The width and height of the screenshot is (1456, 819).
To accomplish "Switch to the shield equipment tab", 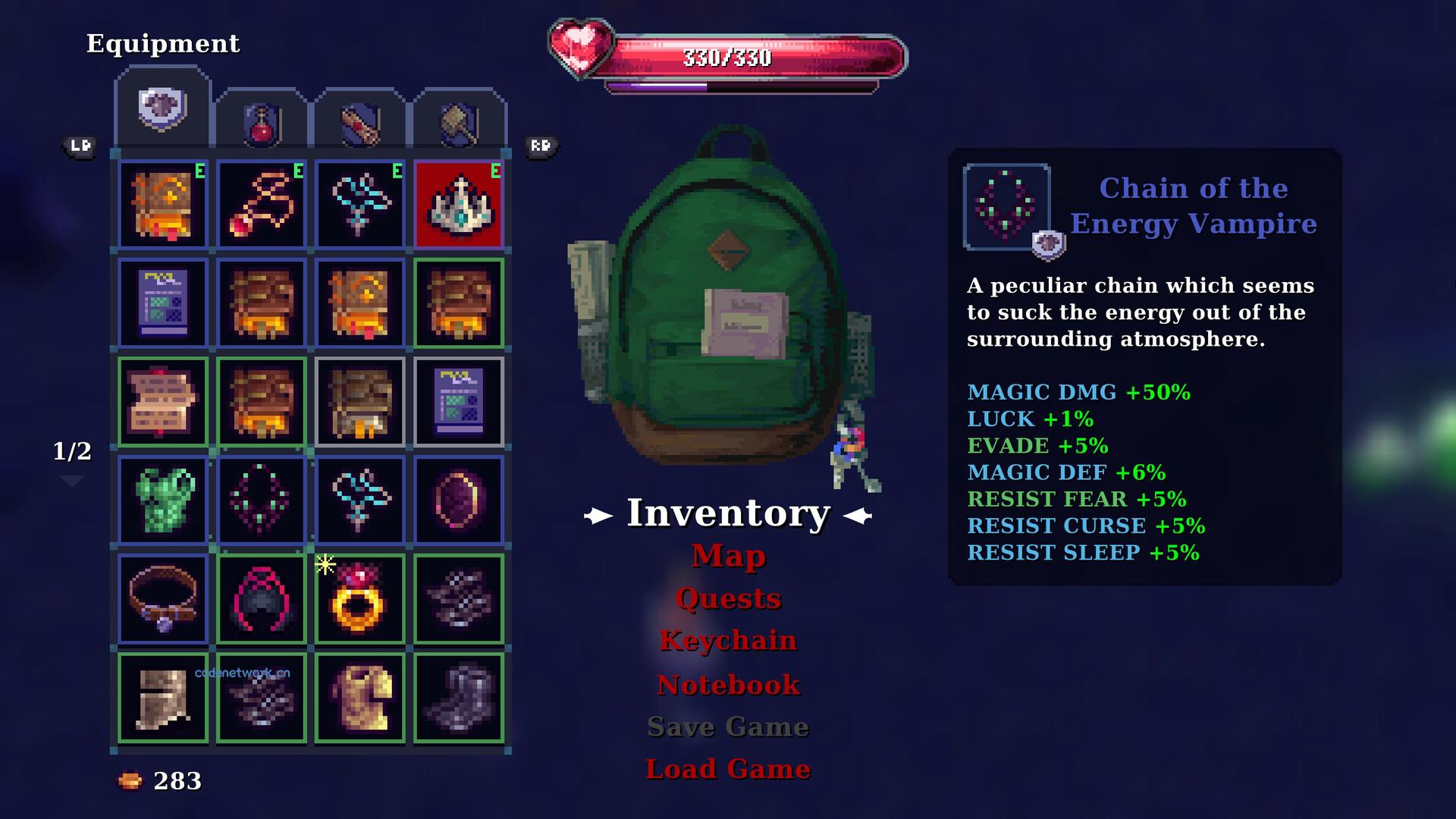I will pos(162,109).
